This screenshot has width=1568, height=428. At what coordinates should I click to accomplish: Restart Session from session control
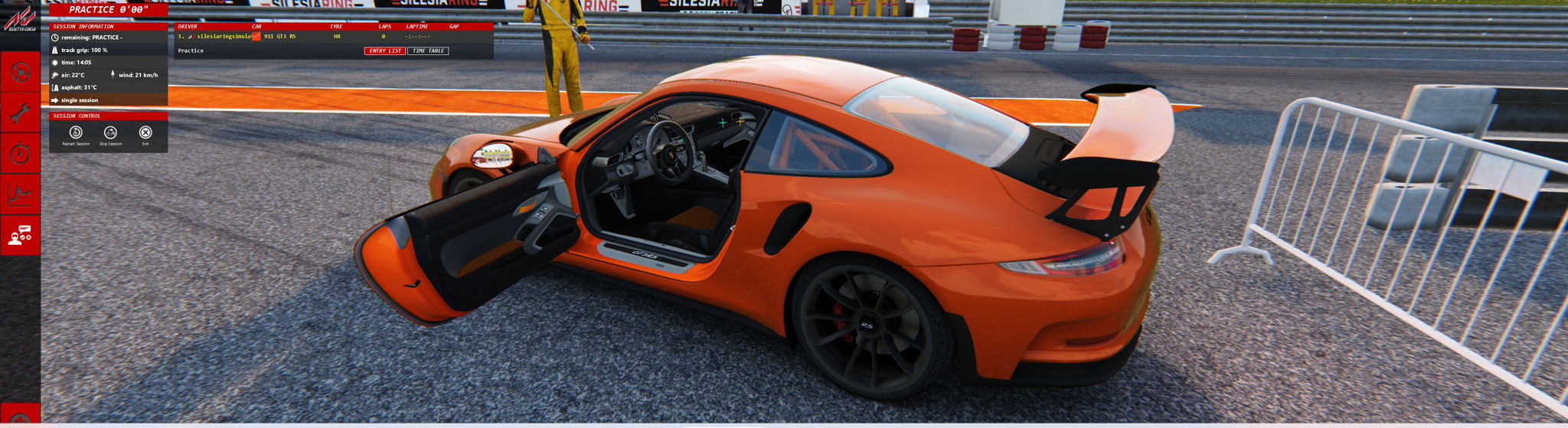pos(76,135)
